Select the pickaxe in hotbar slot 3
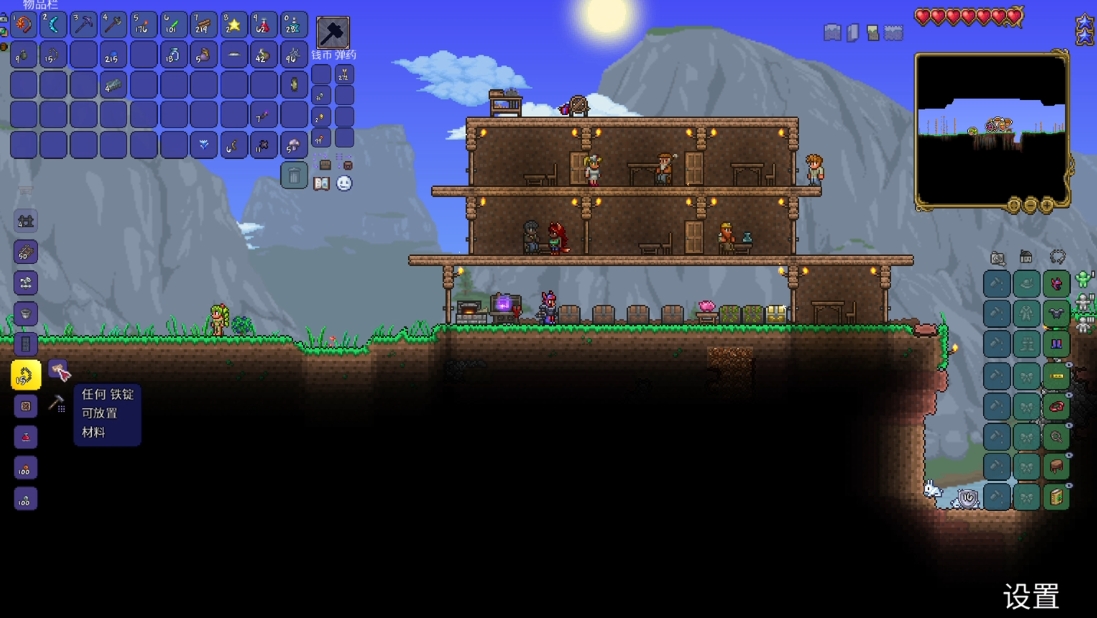 [x=83, y=24]
